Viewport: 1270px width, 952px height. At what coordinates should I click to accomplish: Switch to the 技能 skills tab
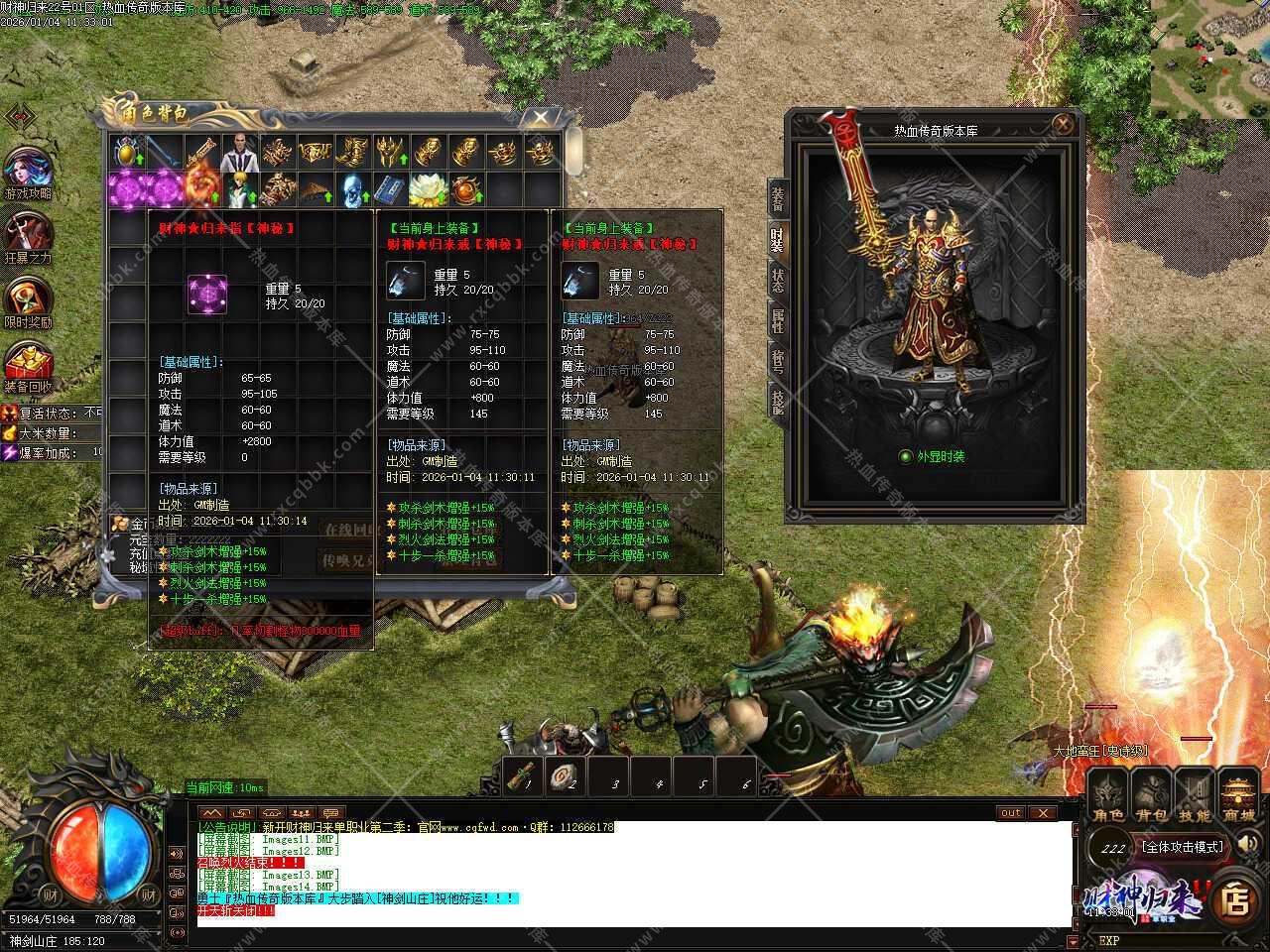(x=778, y=399)
